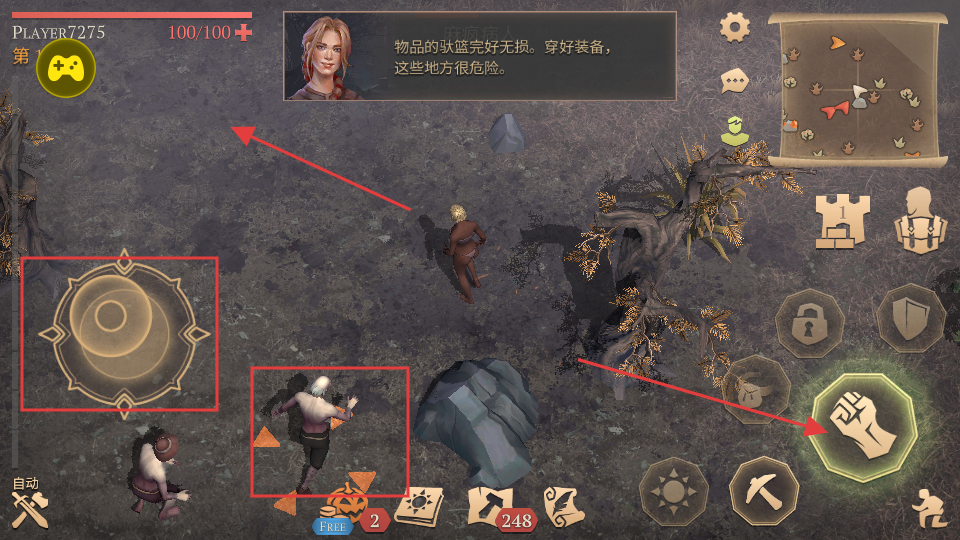960x540 pixels.
Task: Open settings with the gear icon
Action: 735,27
